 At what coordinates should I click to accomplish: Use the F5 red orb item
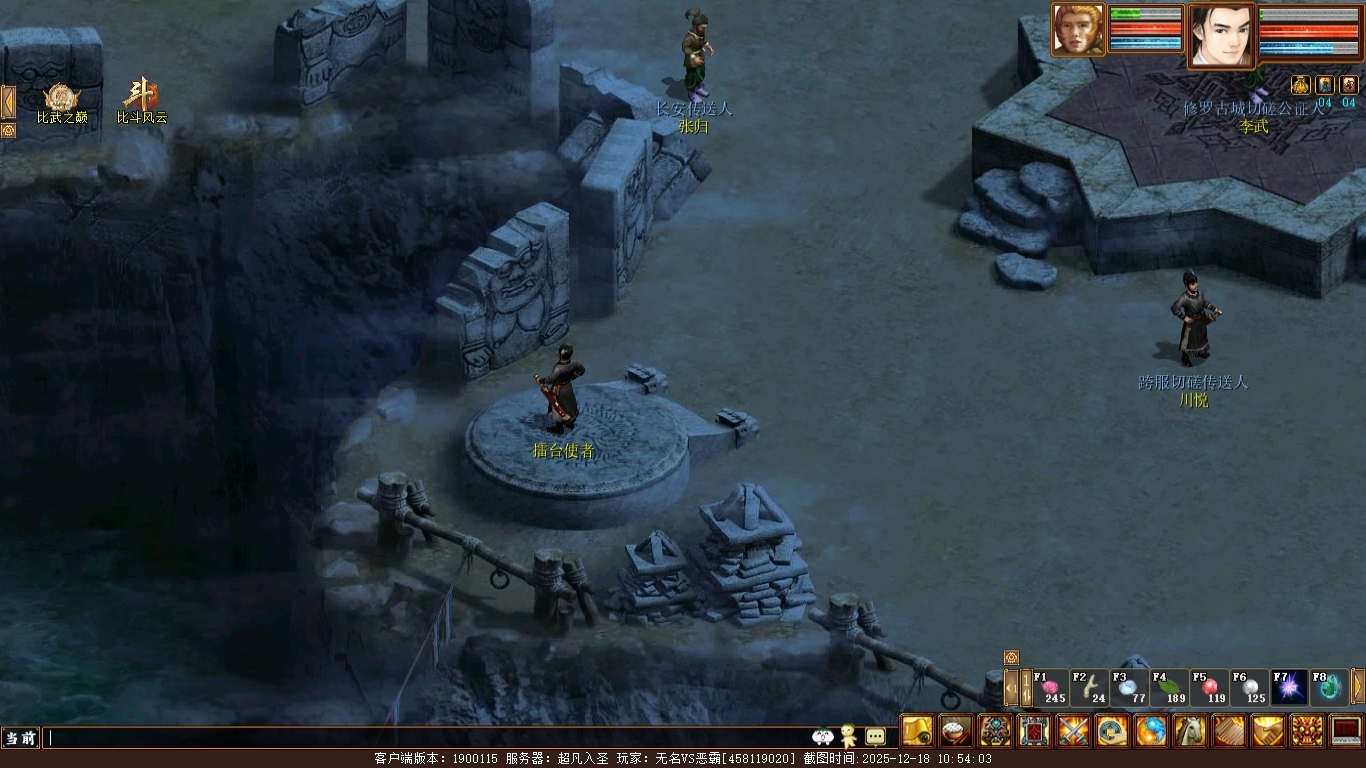[x=1210, y=688]
